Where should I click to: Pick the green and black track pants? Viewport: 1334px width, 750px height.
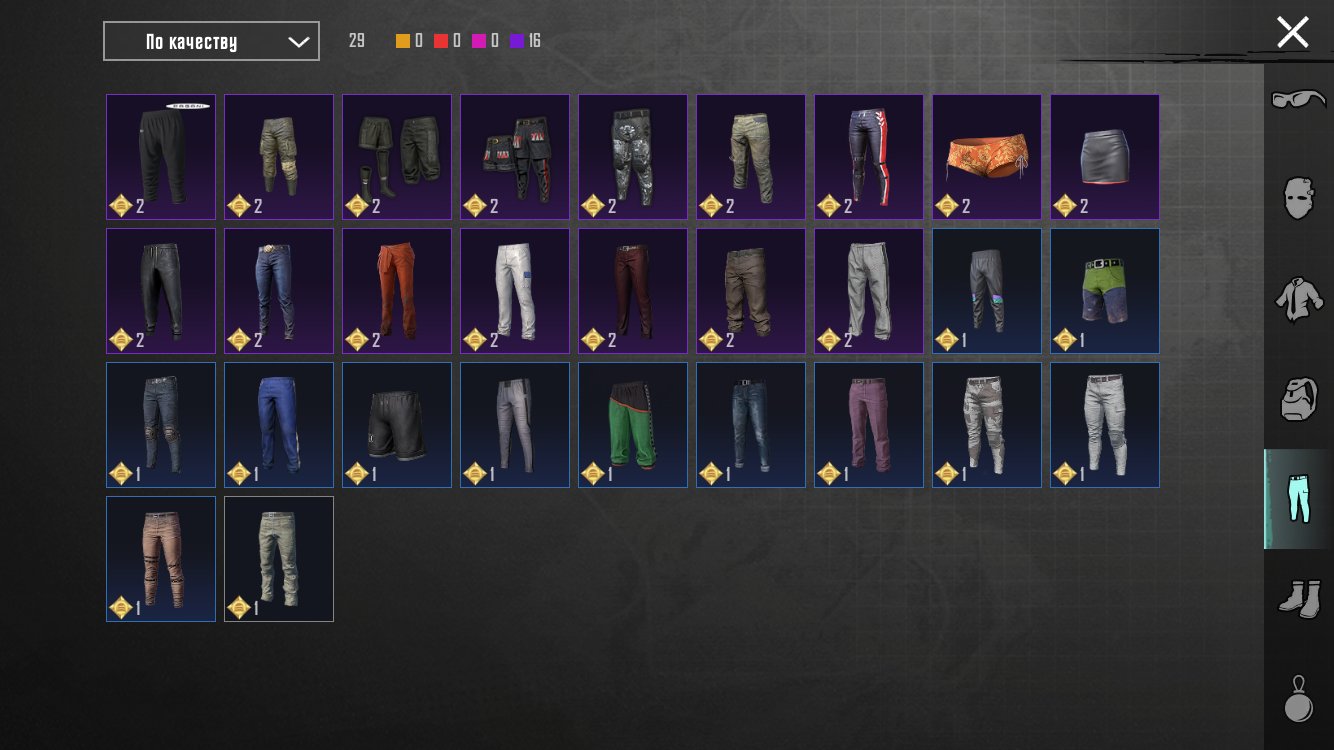click(x=633, y=425)
